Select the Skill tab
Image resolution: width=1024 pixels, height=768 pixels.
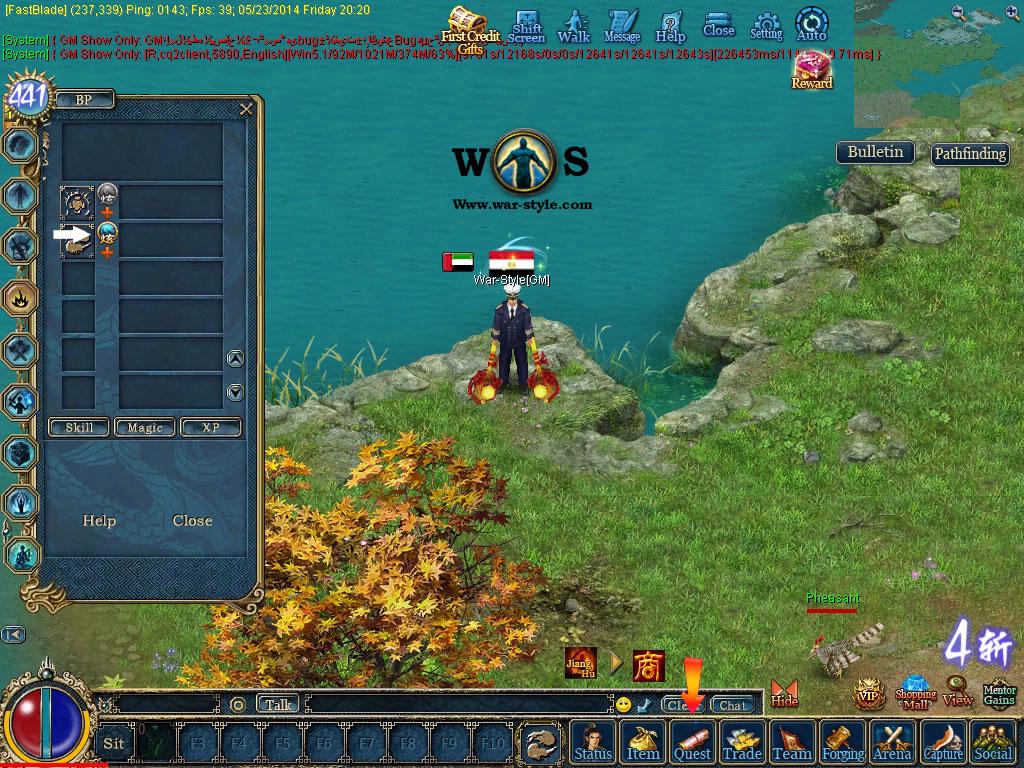coord(79,427)
